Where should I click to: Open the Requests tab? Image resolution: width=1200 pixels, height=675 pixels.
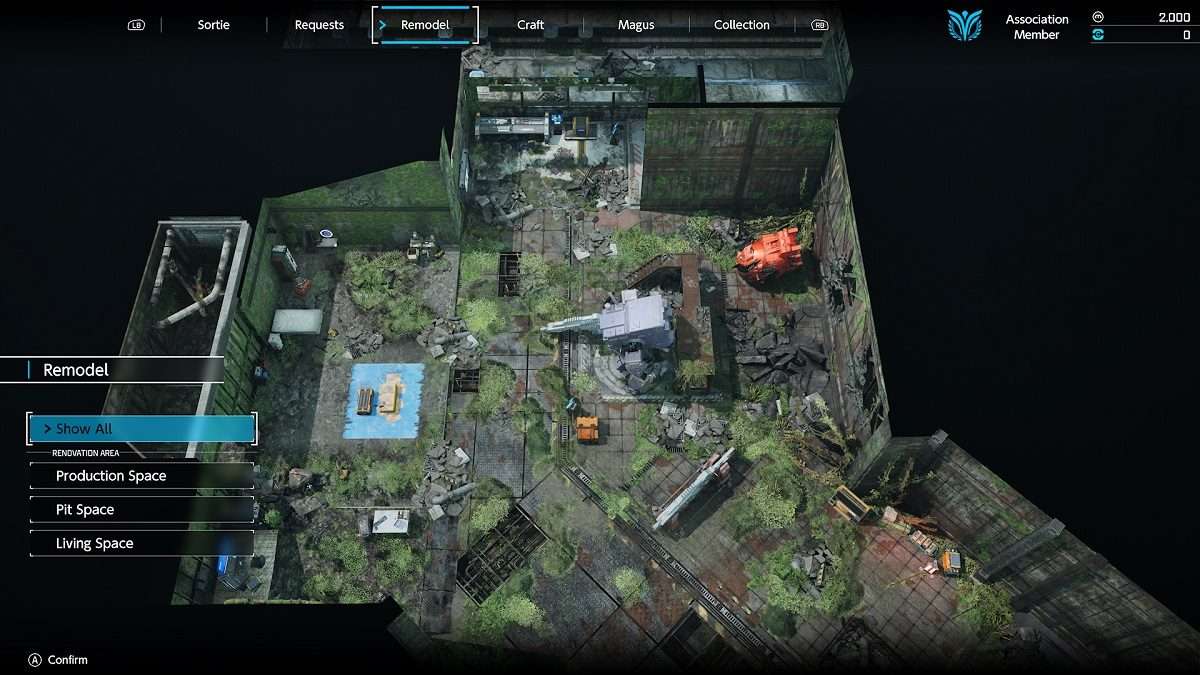(319, 25)
